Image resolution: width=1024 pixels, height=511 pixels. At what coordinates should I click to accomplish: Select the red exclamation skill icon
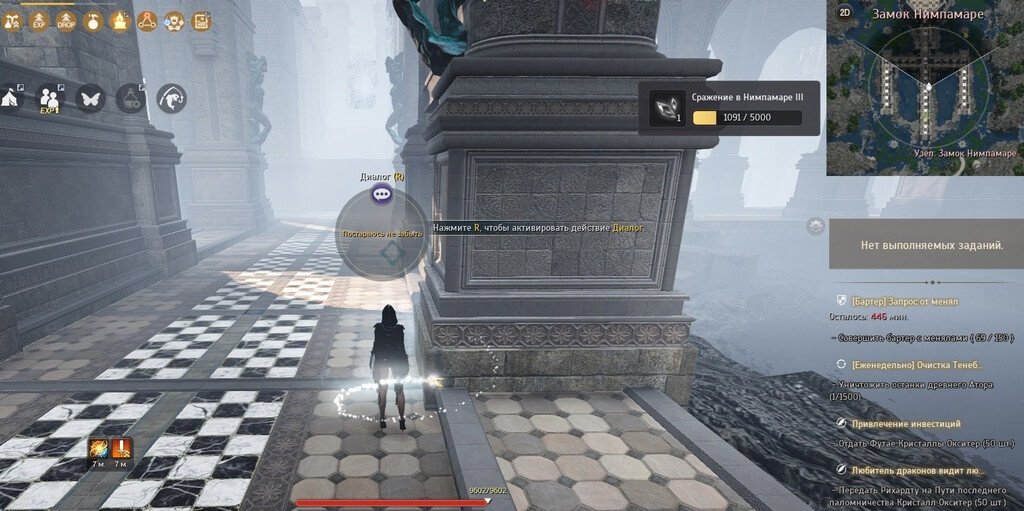pos(122,449)
